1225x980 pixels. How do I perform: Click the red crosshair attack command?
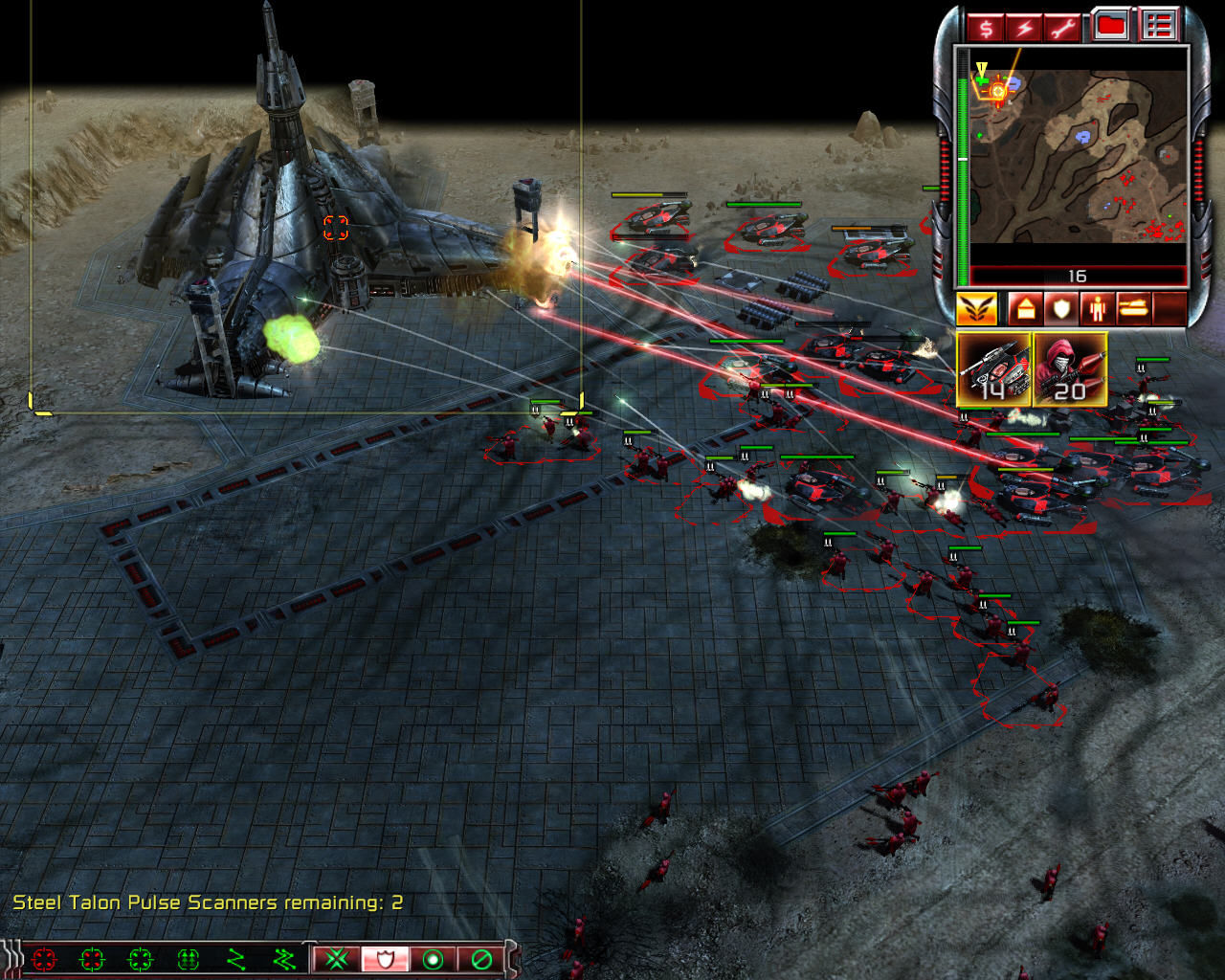tap(44, 958)
